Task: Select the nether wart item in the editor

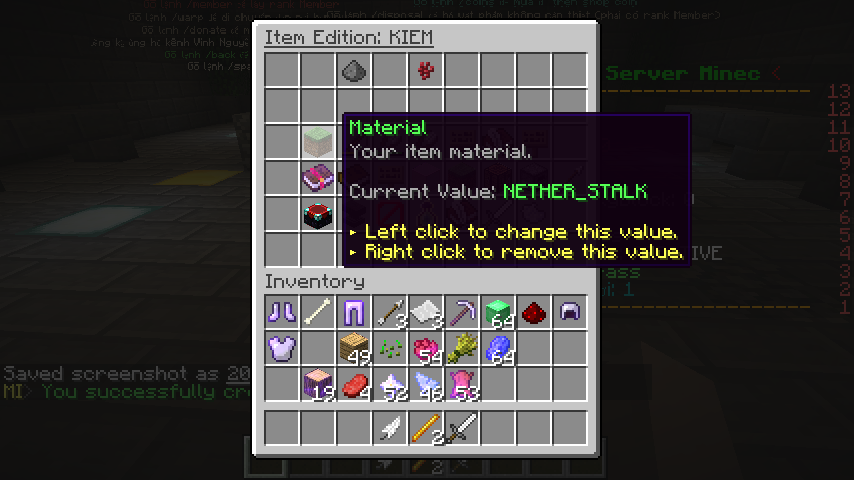Action: pyautogui.click(x=425, y=71)
